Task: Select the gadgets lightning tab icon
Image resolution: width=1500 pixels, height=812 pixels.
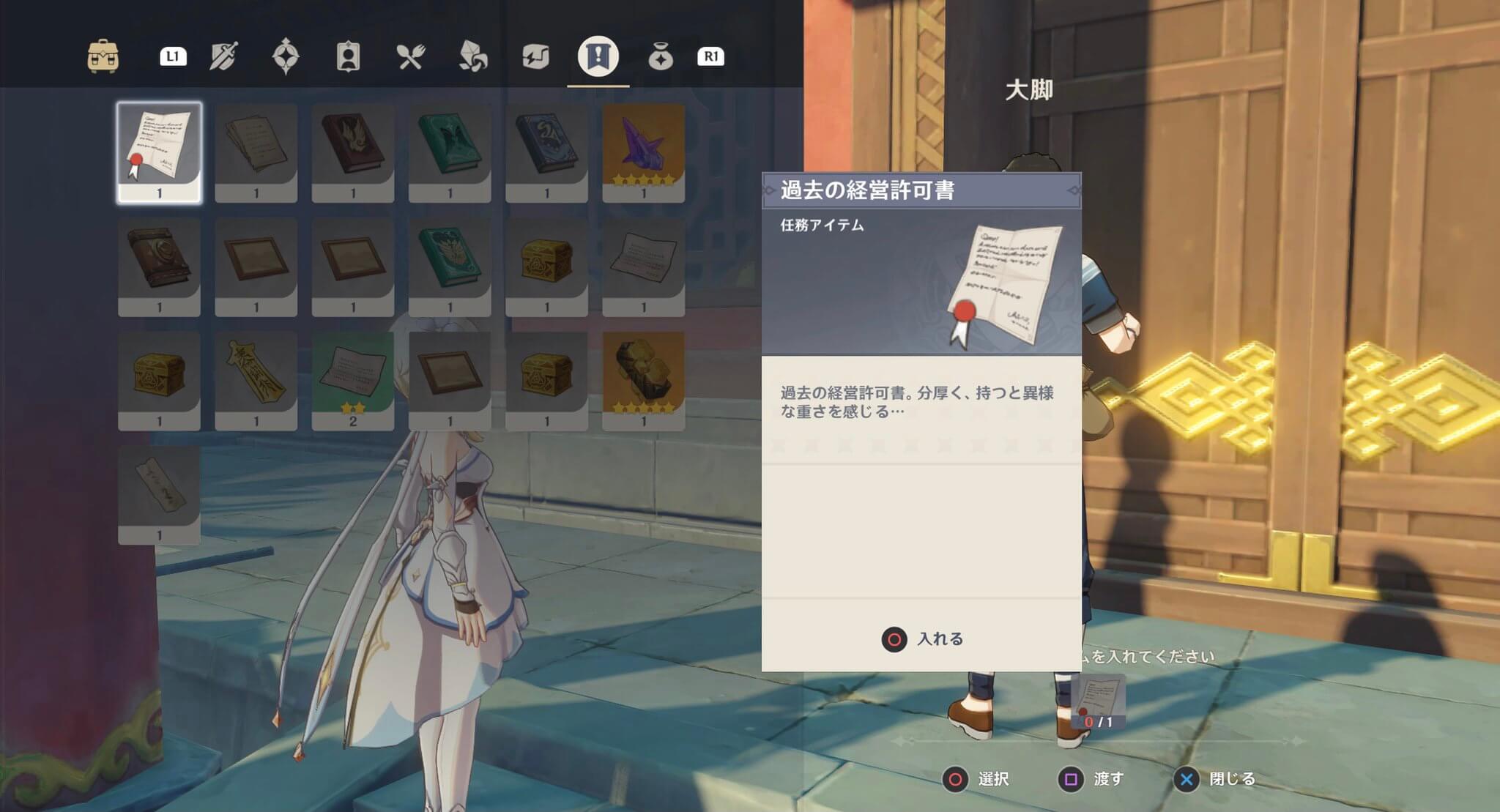Action: click(x=536, y=56)
